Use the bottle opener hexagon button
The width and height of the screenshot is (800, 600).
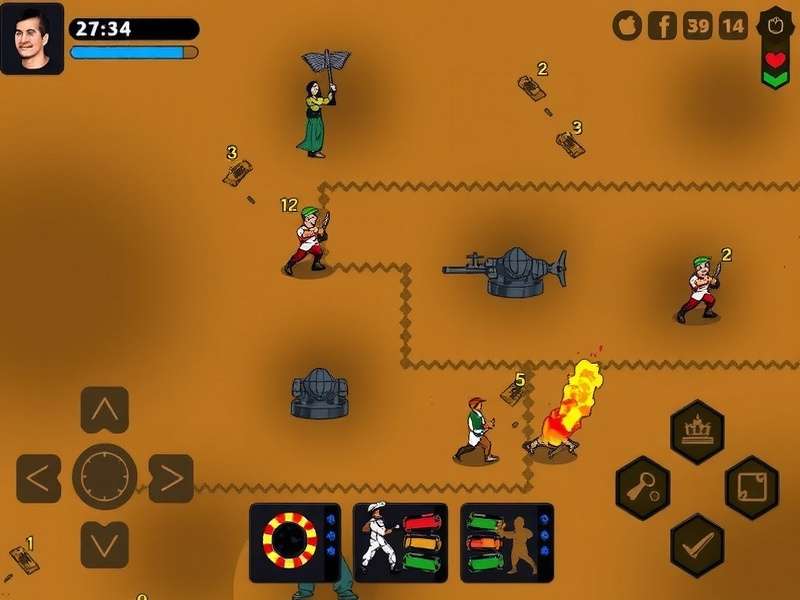641,487
